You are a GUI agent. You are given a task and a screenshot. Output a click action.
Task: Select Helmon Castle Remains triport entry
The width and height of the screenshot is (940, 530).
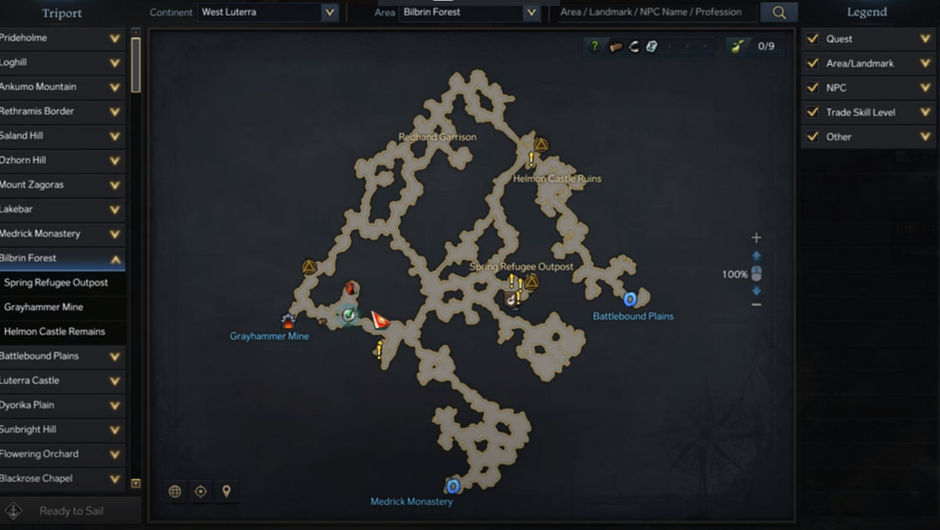[x=54, y=332]
